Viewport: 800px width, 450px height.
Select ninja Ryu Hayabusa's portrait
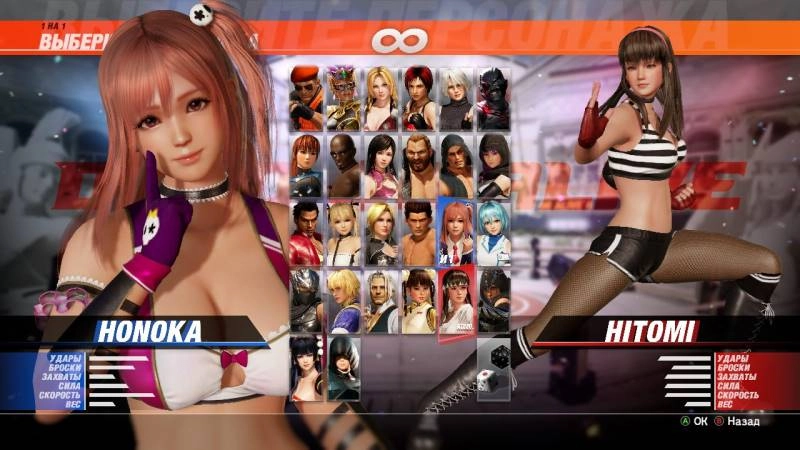(308, 299)
